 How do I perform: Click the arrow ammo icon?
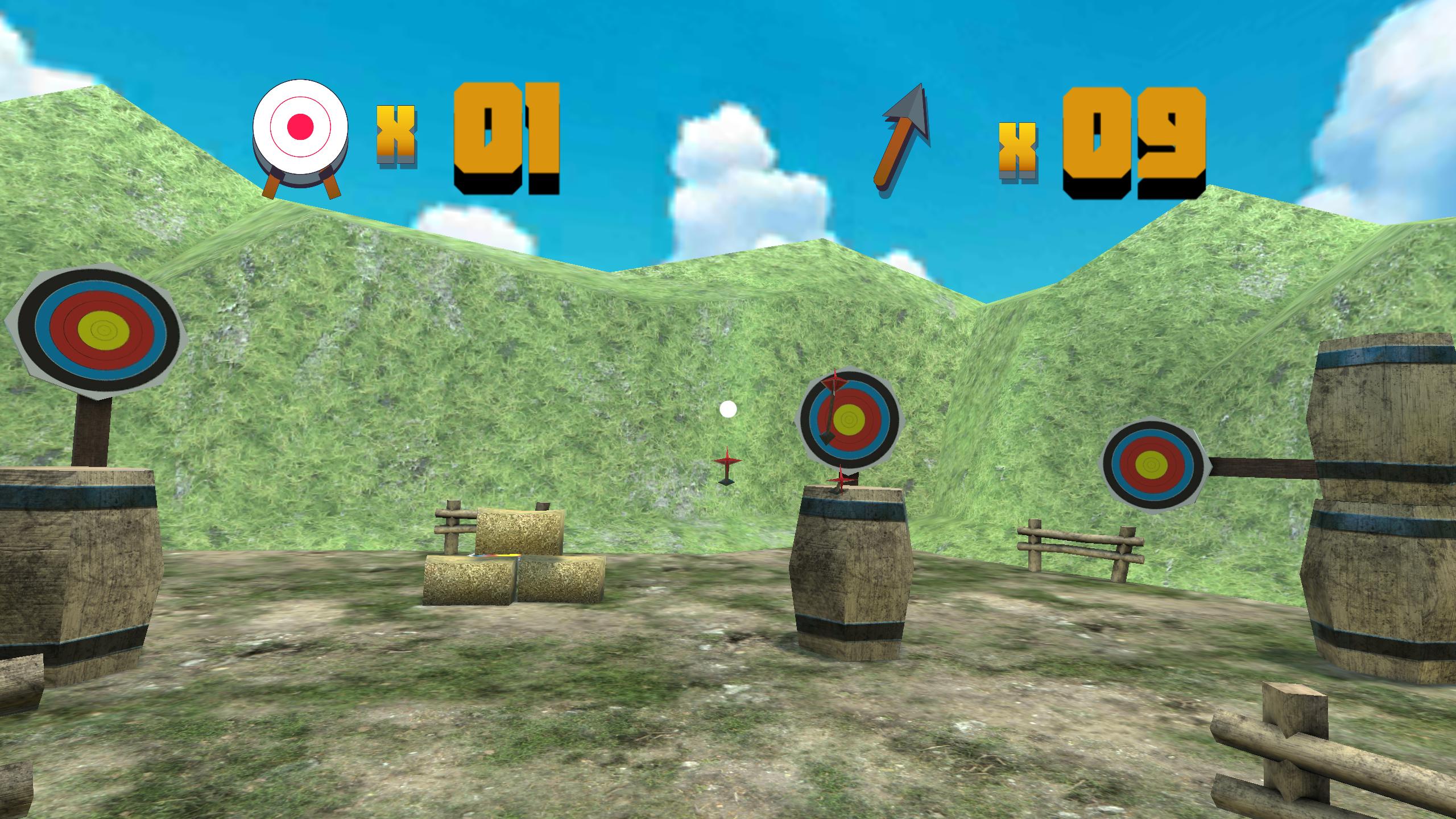click(x=903, y=139)
